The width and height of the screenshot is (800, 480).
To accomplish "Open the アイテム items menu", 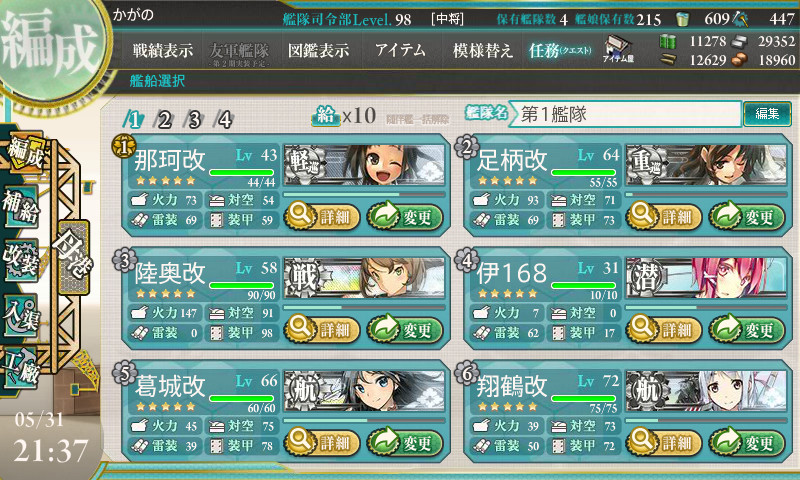I will (400, 50).
